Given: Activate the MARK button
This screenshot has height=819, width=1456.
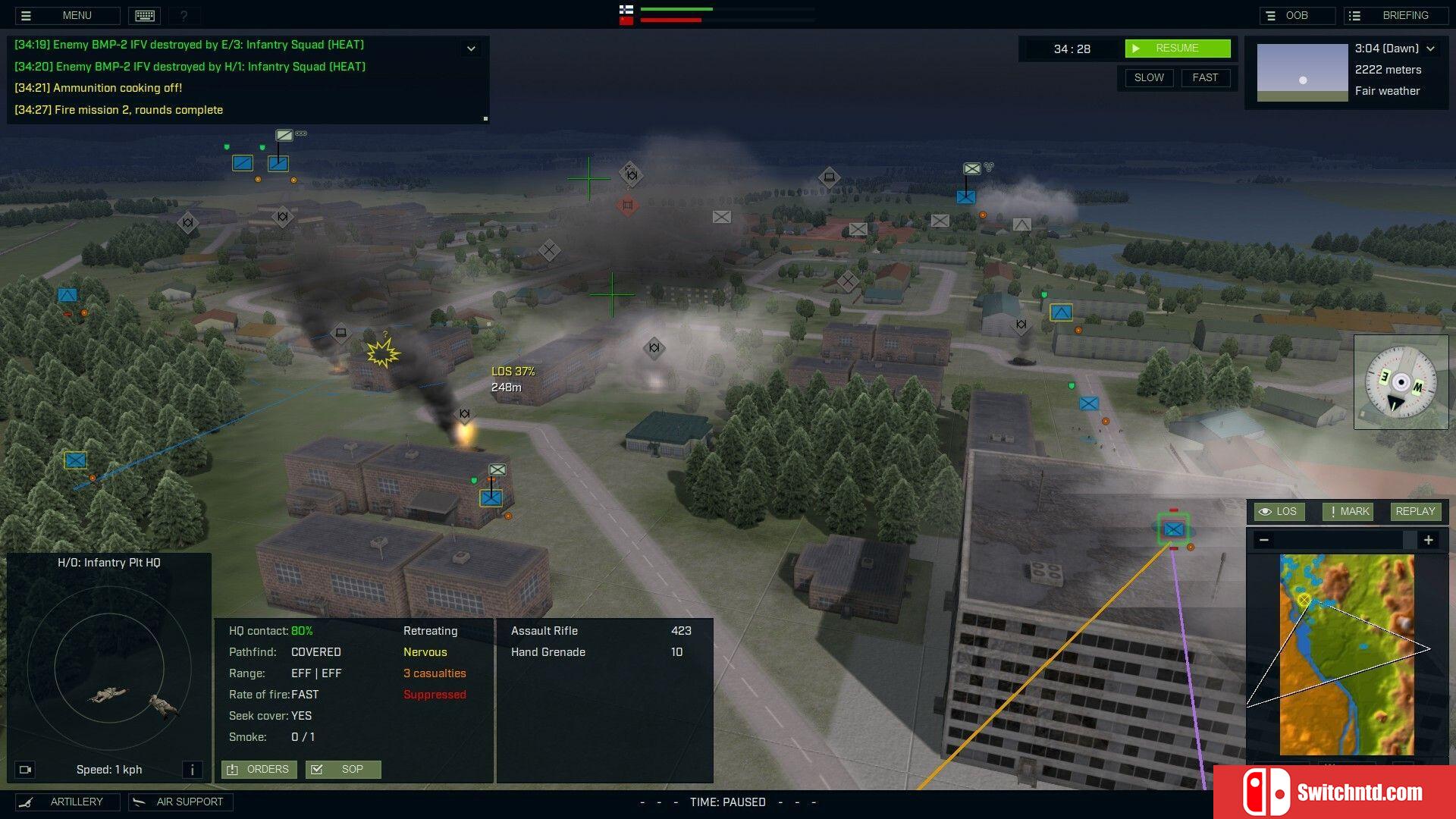Looking at the screenshot, I should 1348,512.
